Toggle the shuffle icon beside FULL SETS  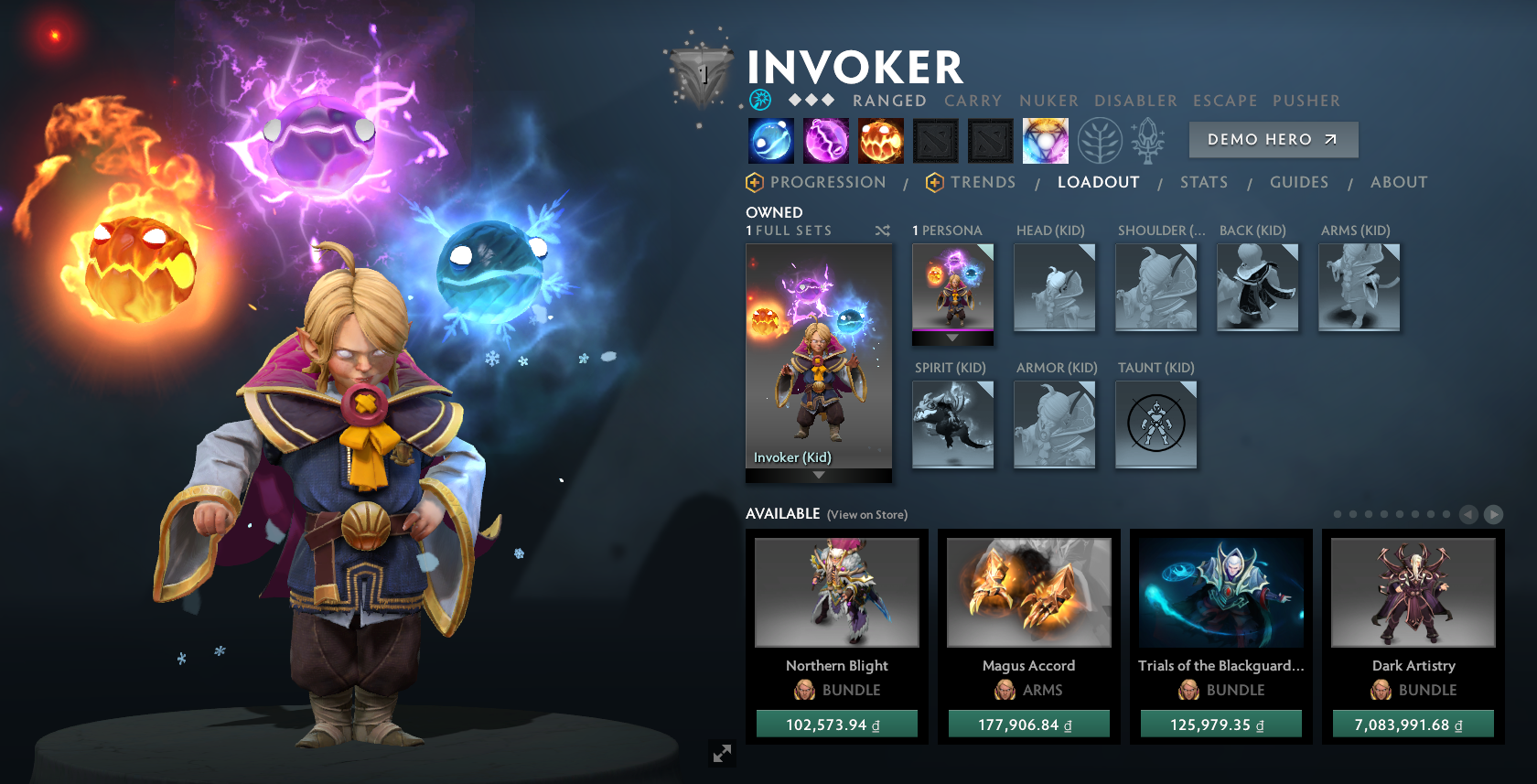click(x=883, y=231)
